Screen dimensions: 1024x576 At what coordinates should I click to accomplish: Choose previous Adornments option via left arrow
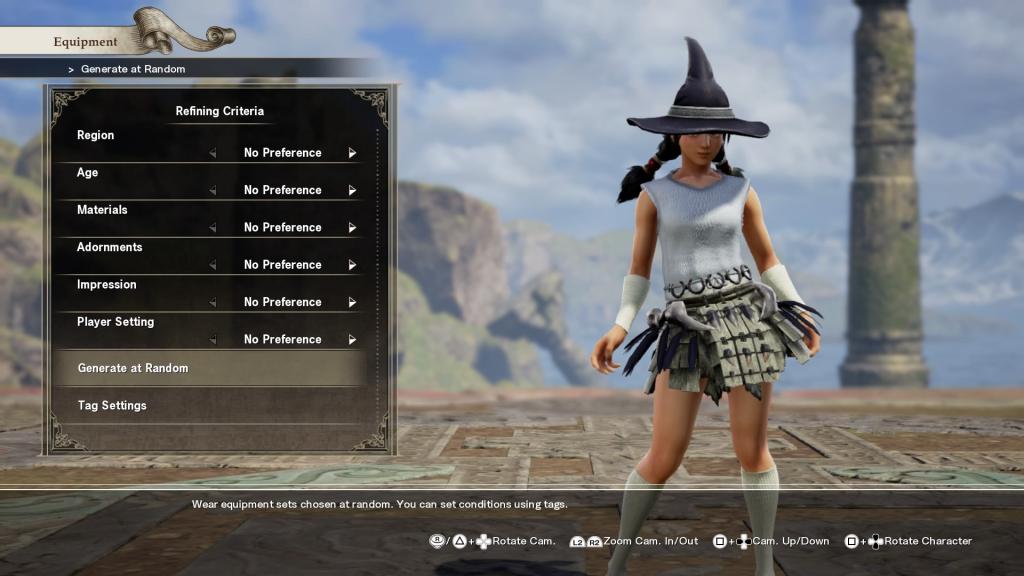(x=212, y=265)
